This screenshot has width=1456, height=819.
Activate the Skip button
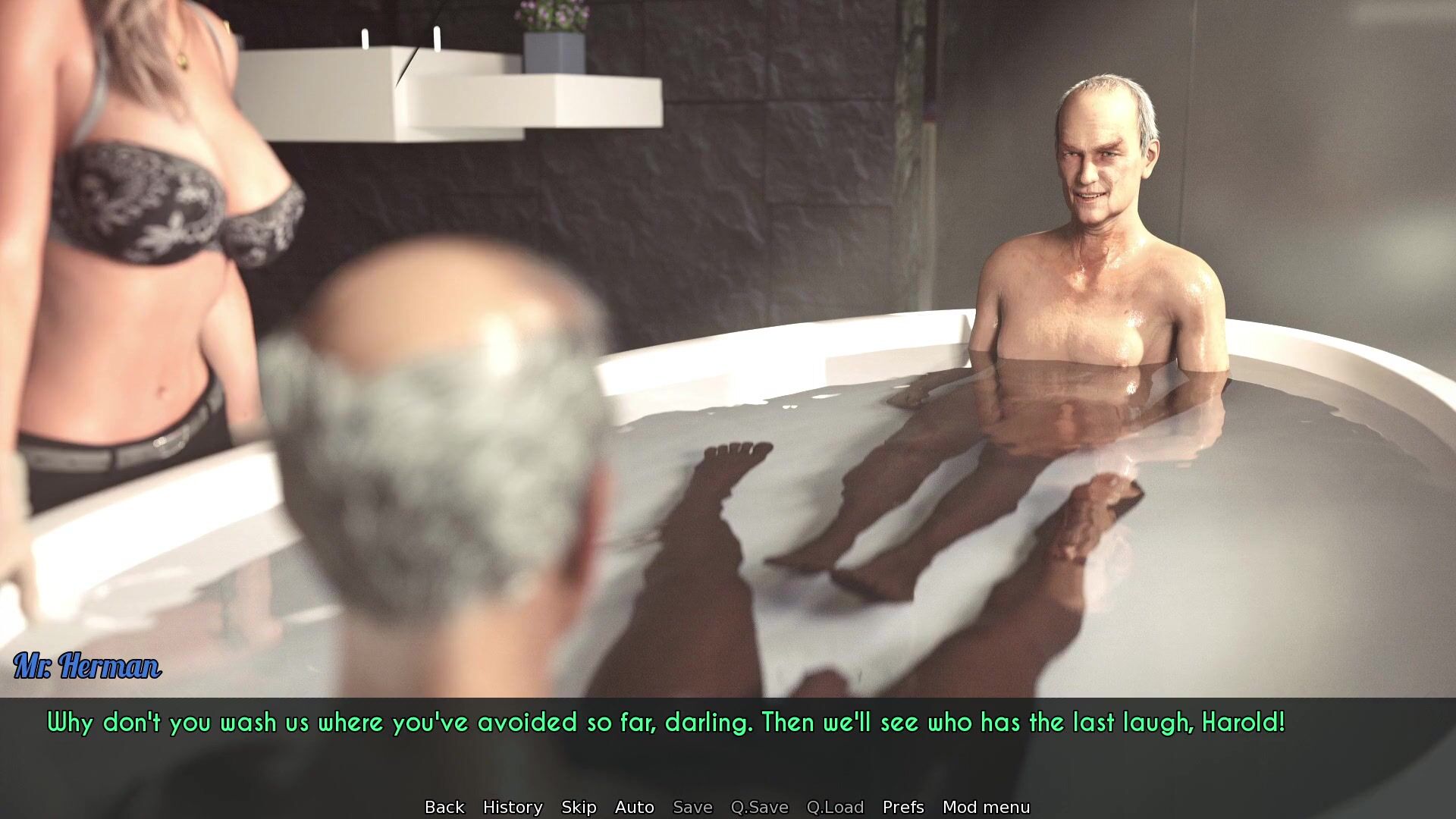click(x=579, y=807)
